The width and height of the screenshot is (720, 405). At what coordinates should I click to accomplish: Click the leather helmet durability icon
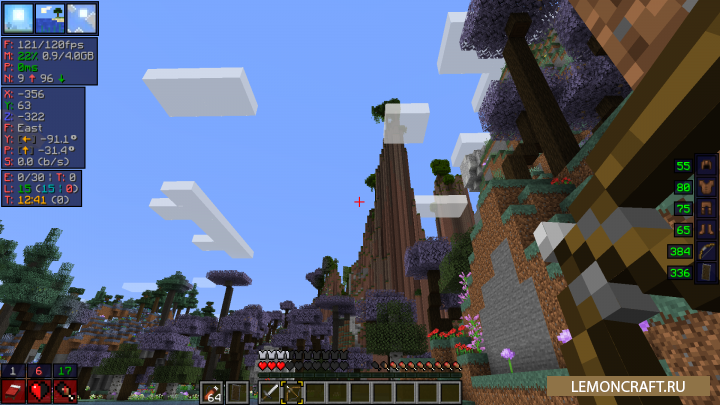click(708, 166)
